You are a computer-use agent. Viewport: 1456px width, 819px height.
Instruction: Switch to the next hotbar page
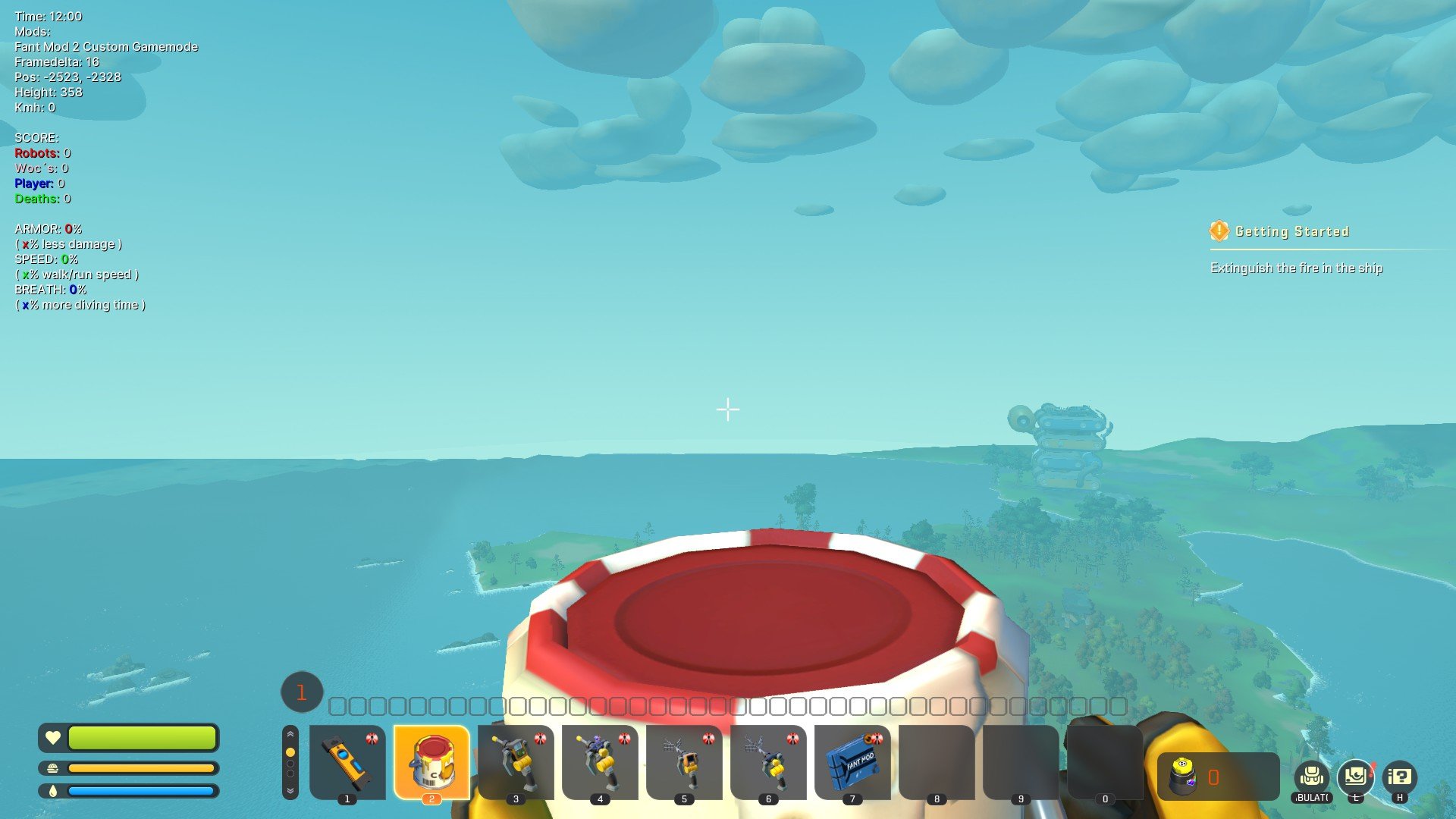coord(290,790)
